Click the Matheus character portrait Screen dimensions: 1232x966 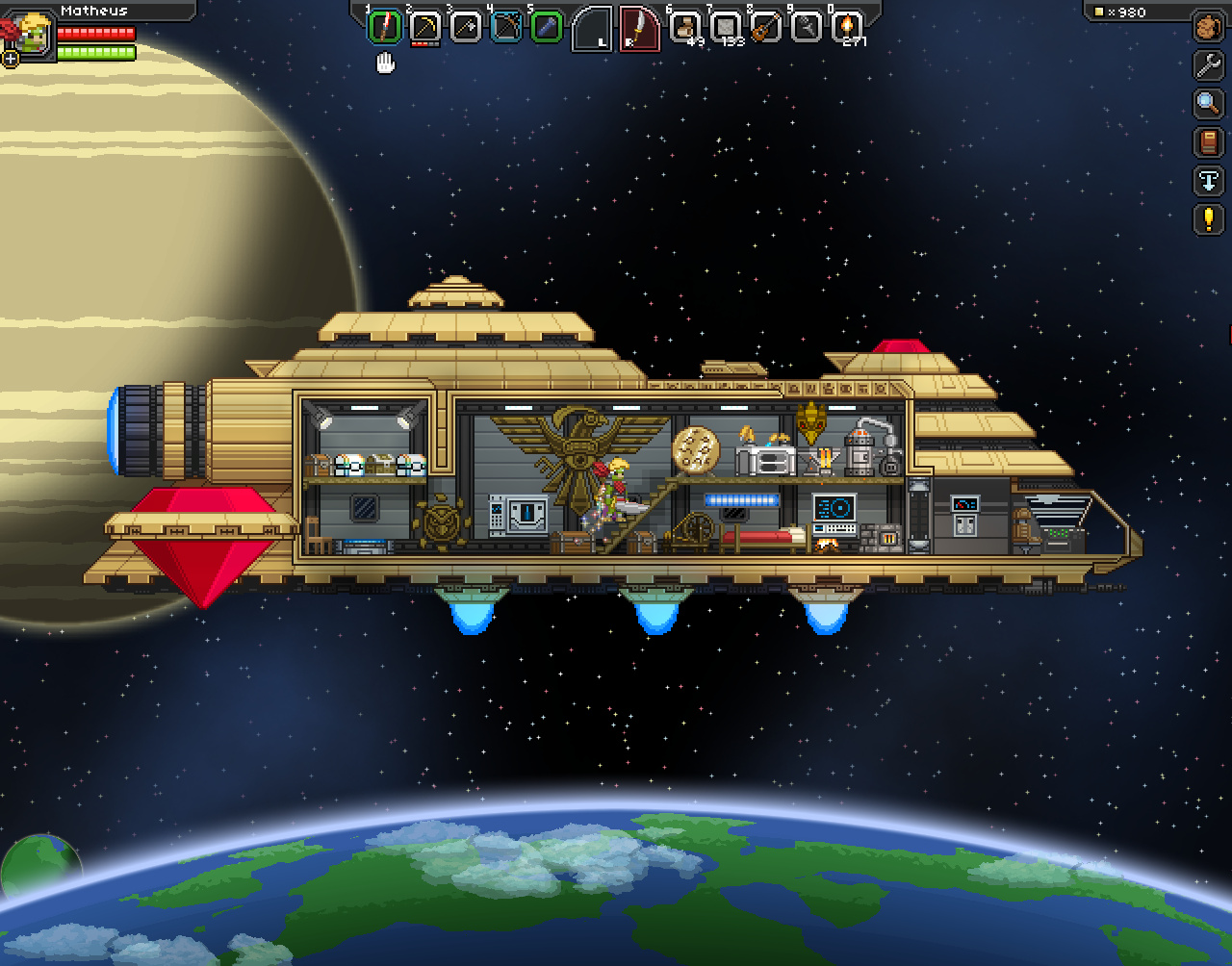(x=33, y=33)
